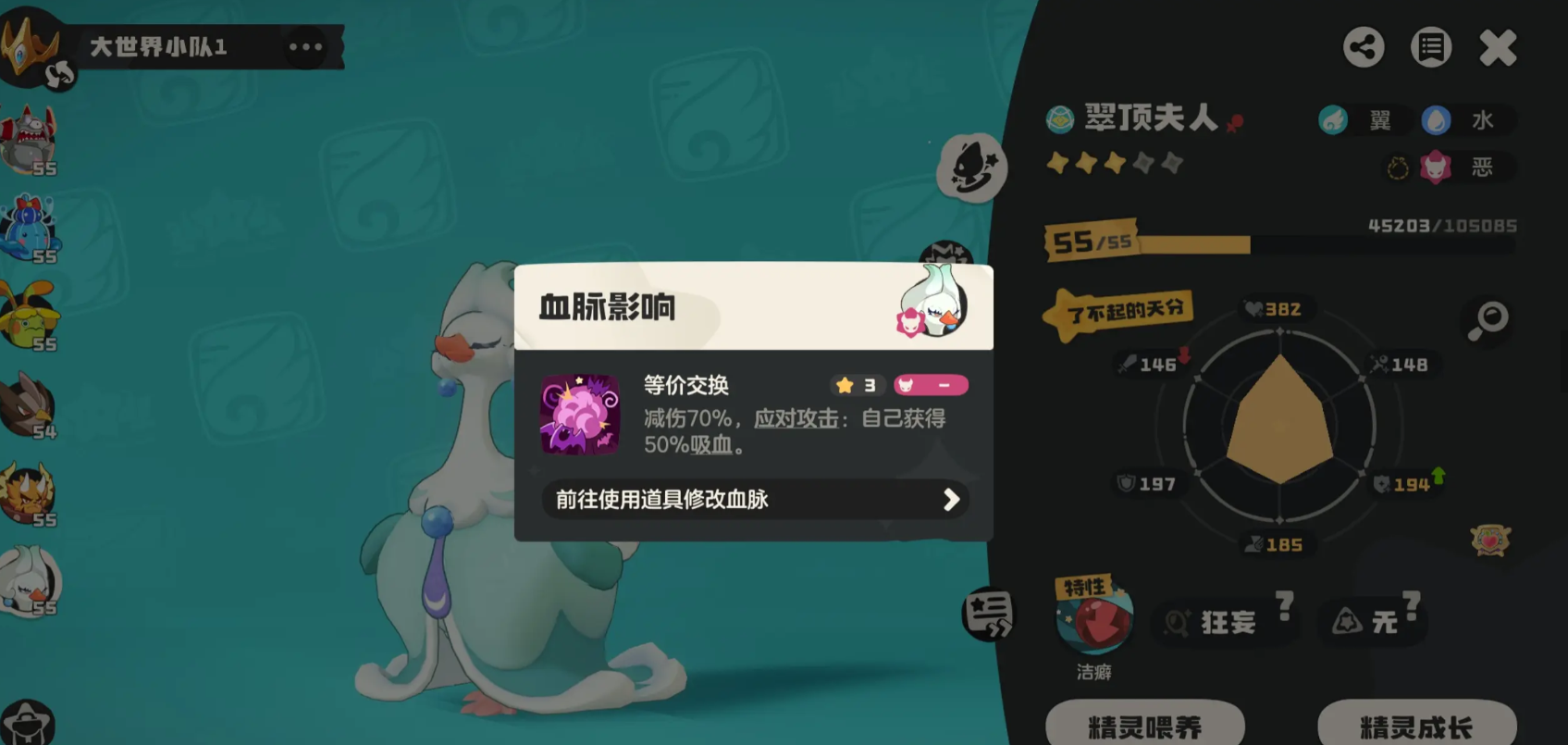The image size is (1568, 745).
Task: Open the share icon at top right
Action: point(1364,47)
